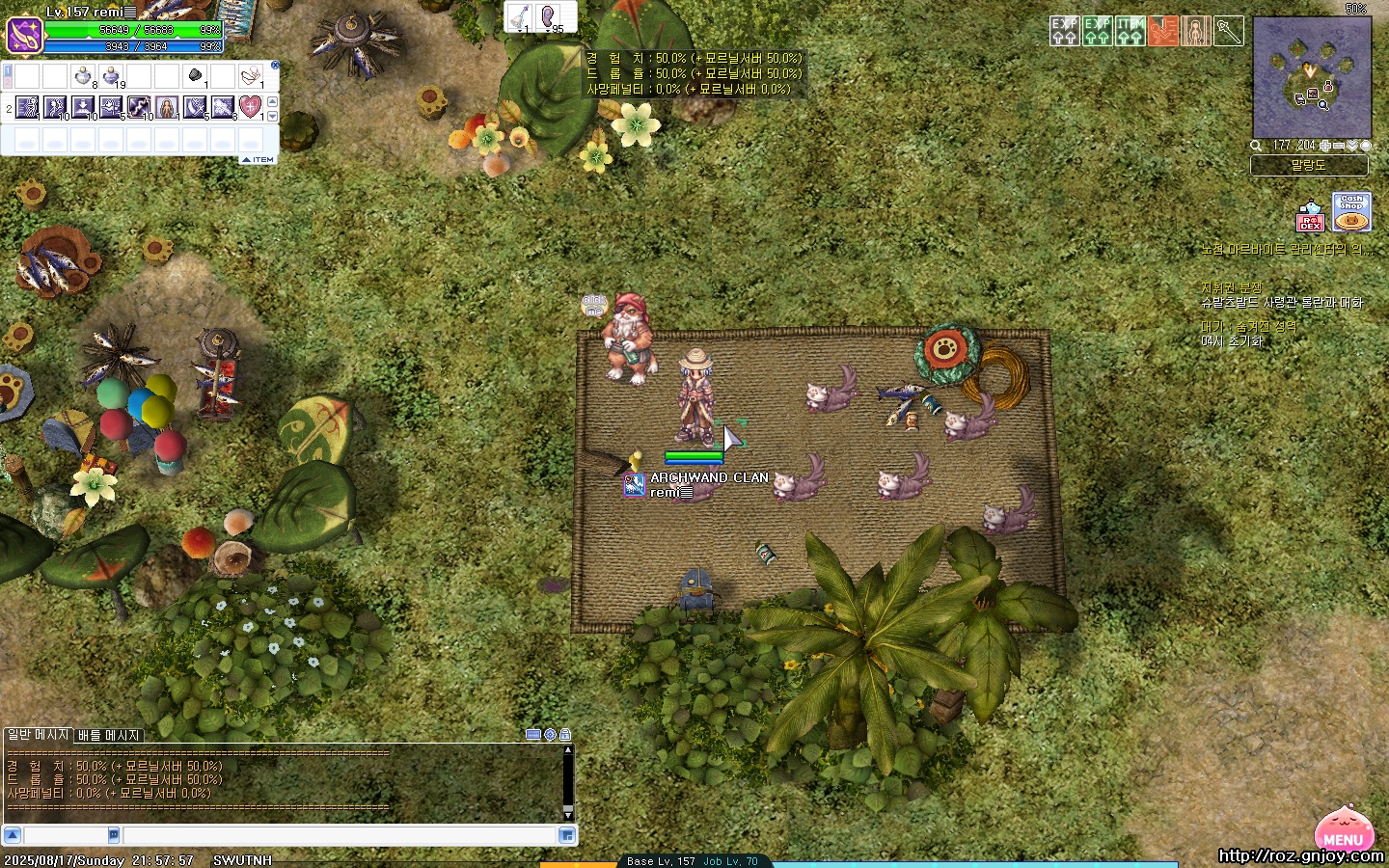Close the hotkey bar with X button

(275, 66)
